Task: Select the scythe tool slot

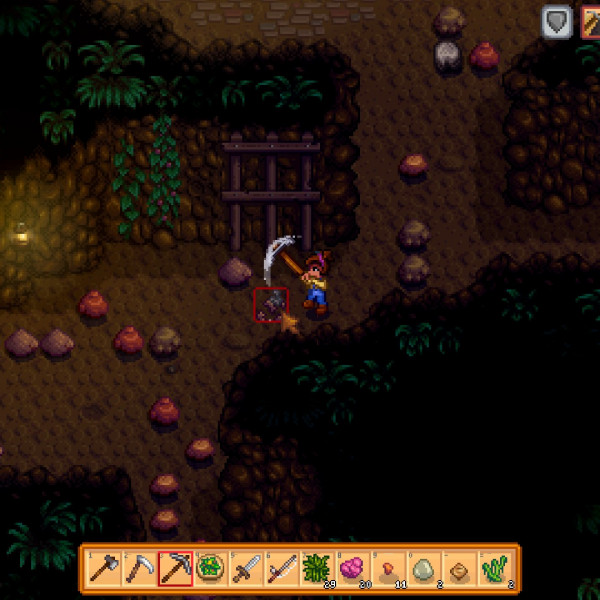Action: coord(139,569)
